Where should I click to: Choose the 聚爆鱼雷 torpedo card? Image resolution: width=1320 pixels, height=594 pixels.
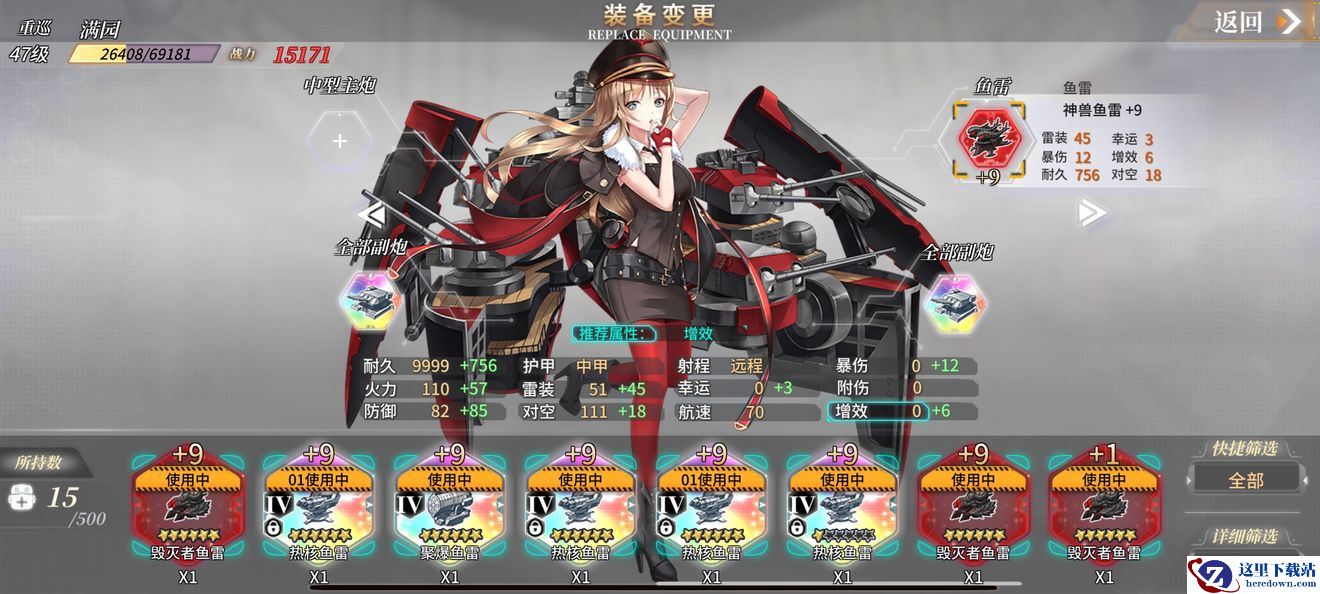click(x=450, y=509)
